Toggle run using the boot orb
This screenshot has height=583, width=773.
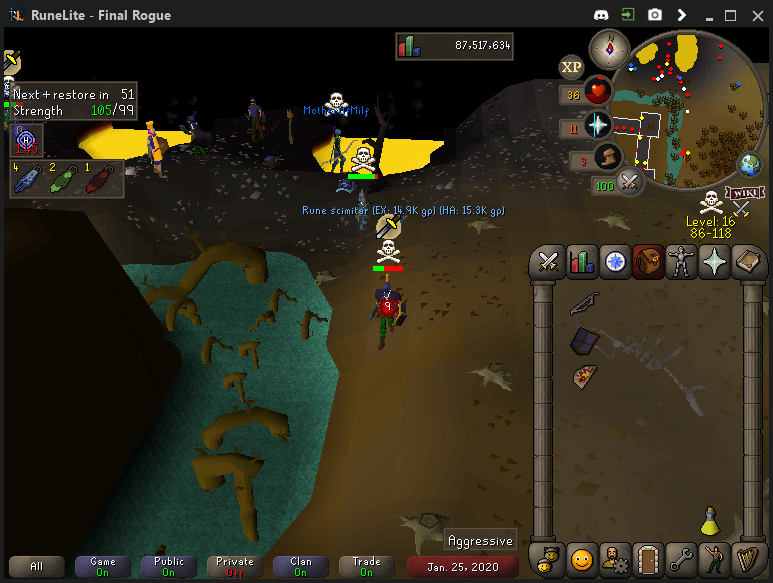[606, 158]
